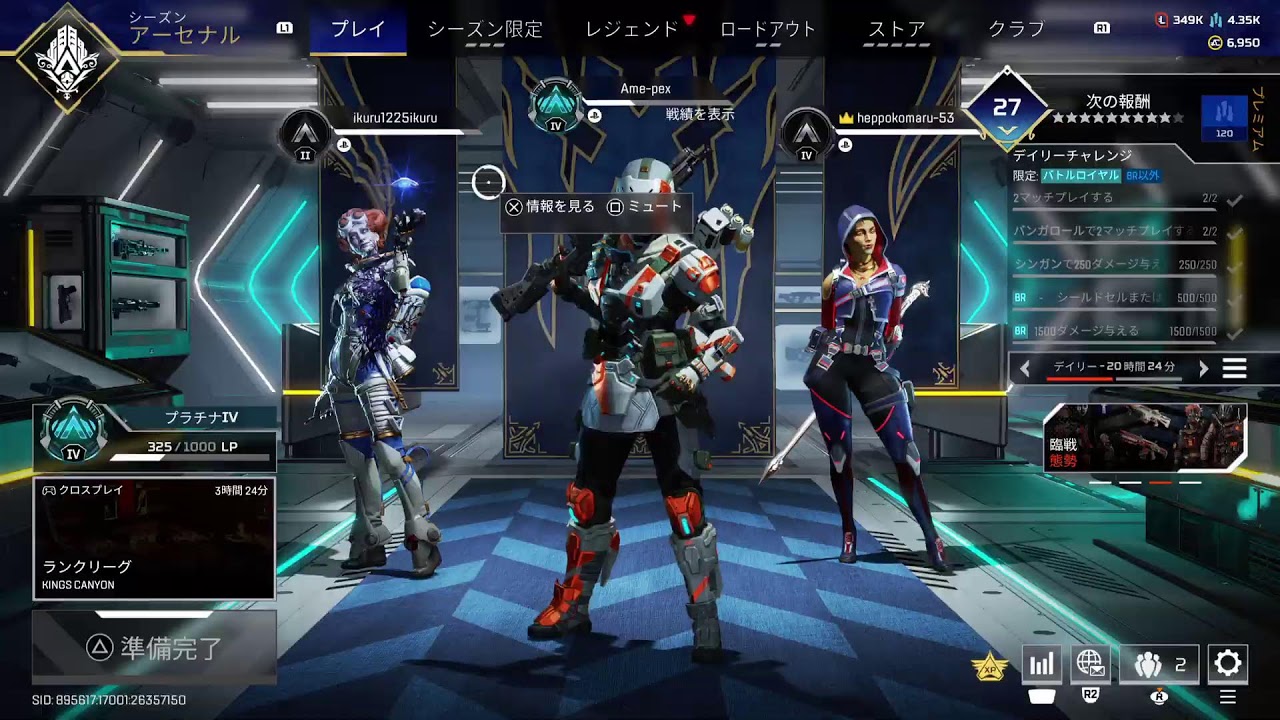Open the 臨戦態勢 promo banner
Viewport: 1280px width, 720px height.
(1145, 437)
